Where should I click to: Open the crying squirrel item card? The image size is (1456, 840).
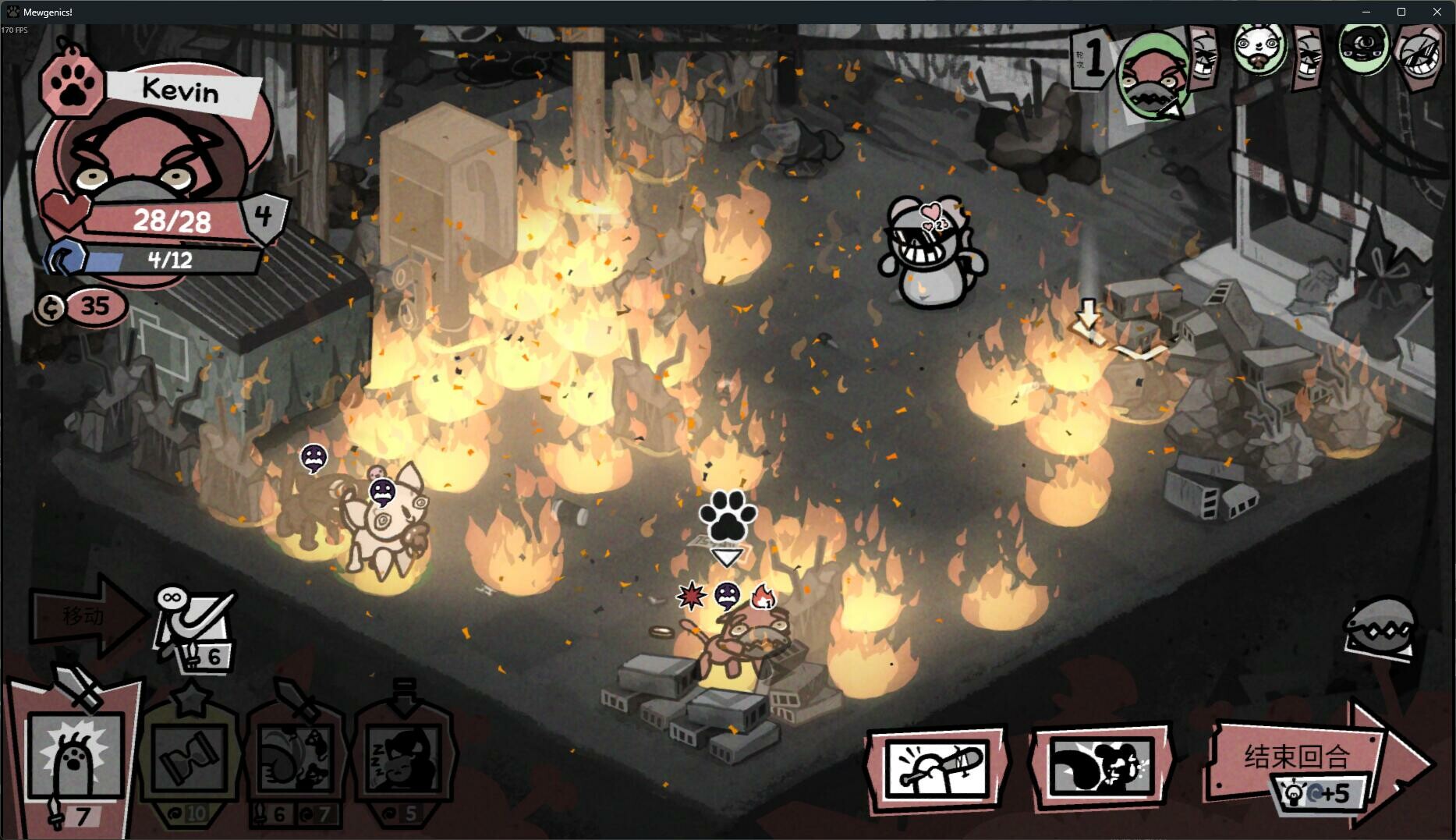pos(1101,768)
